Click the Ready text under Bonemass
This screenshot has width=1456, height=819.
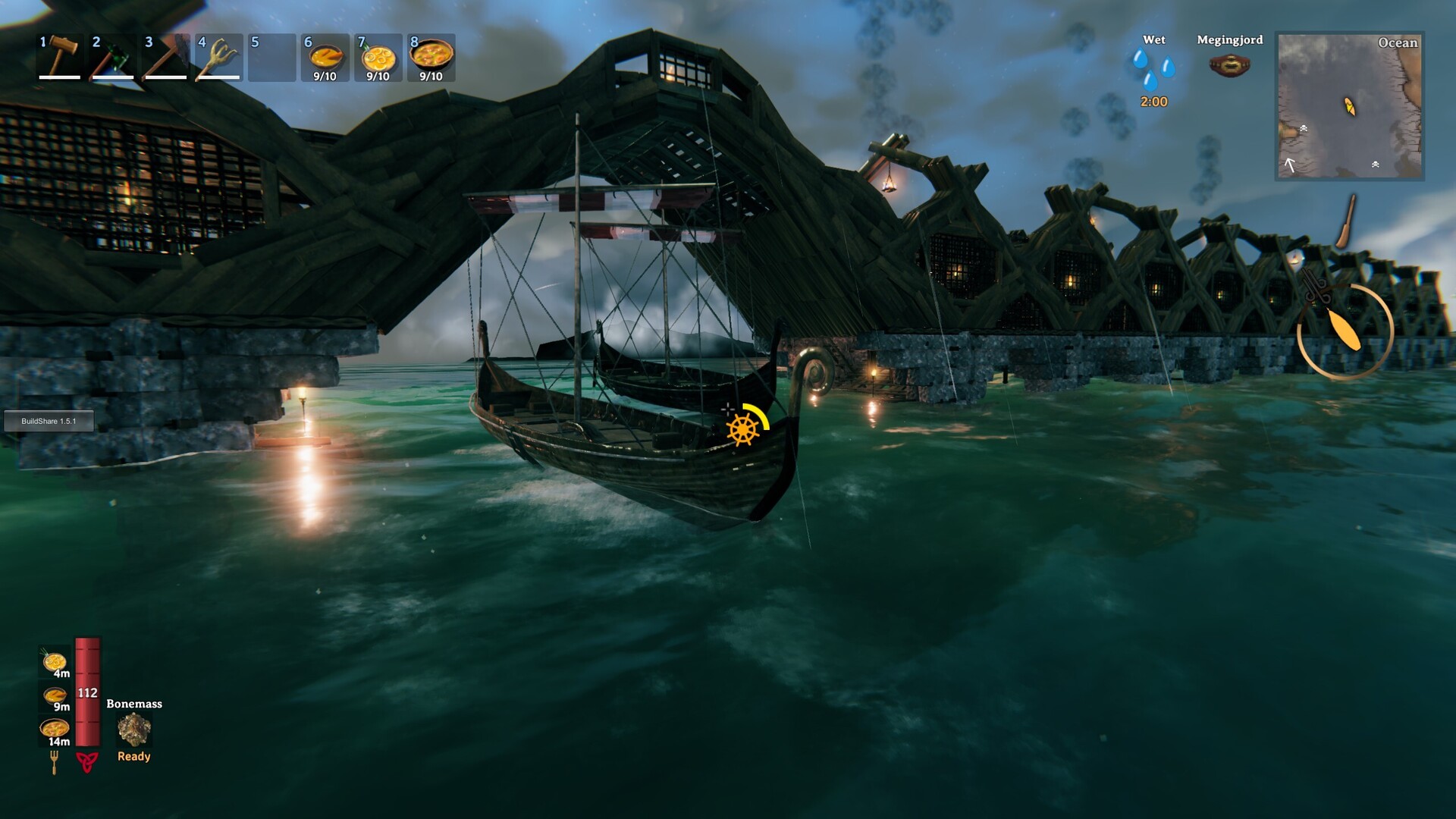tap(133, 755)
